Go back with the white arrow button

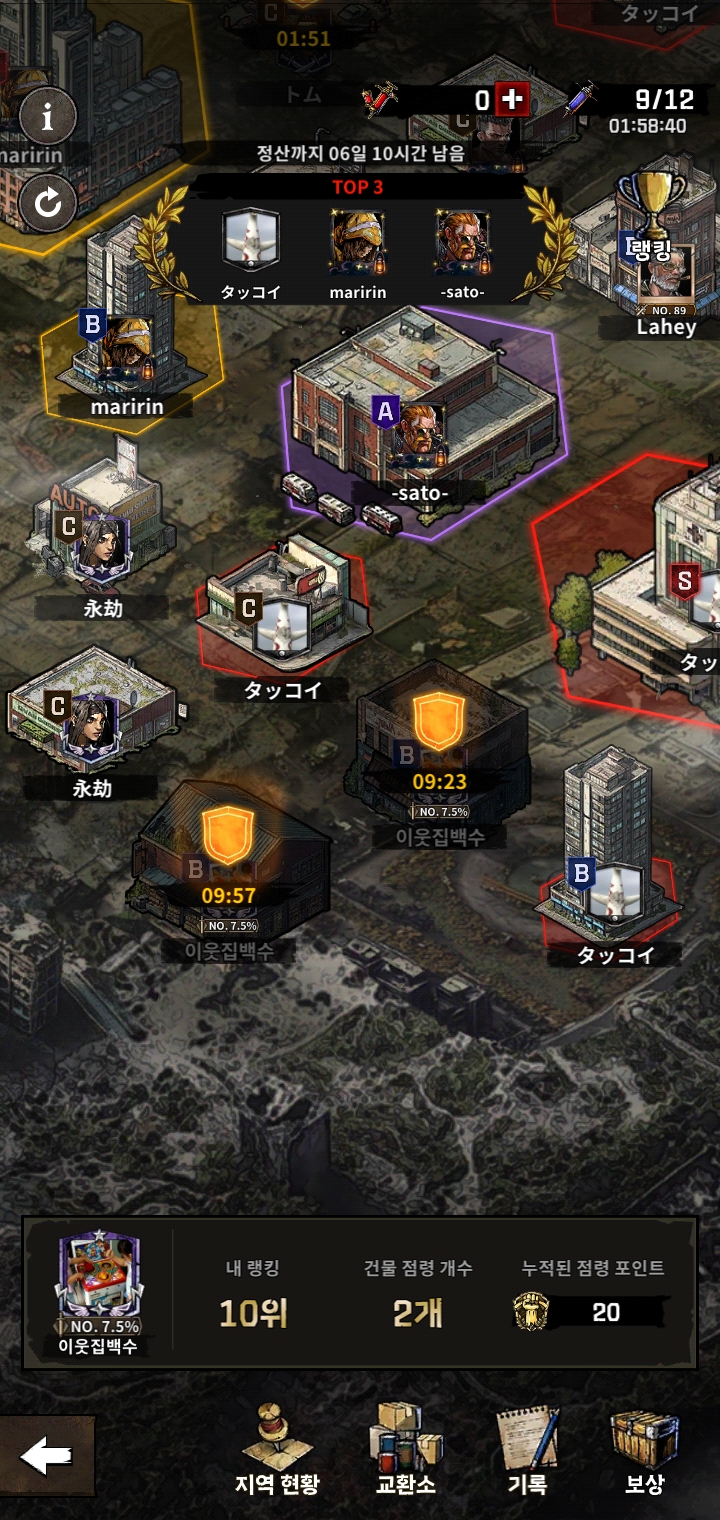pos(46,1457)
